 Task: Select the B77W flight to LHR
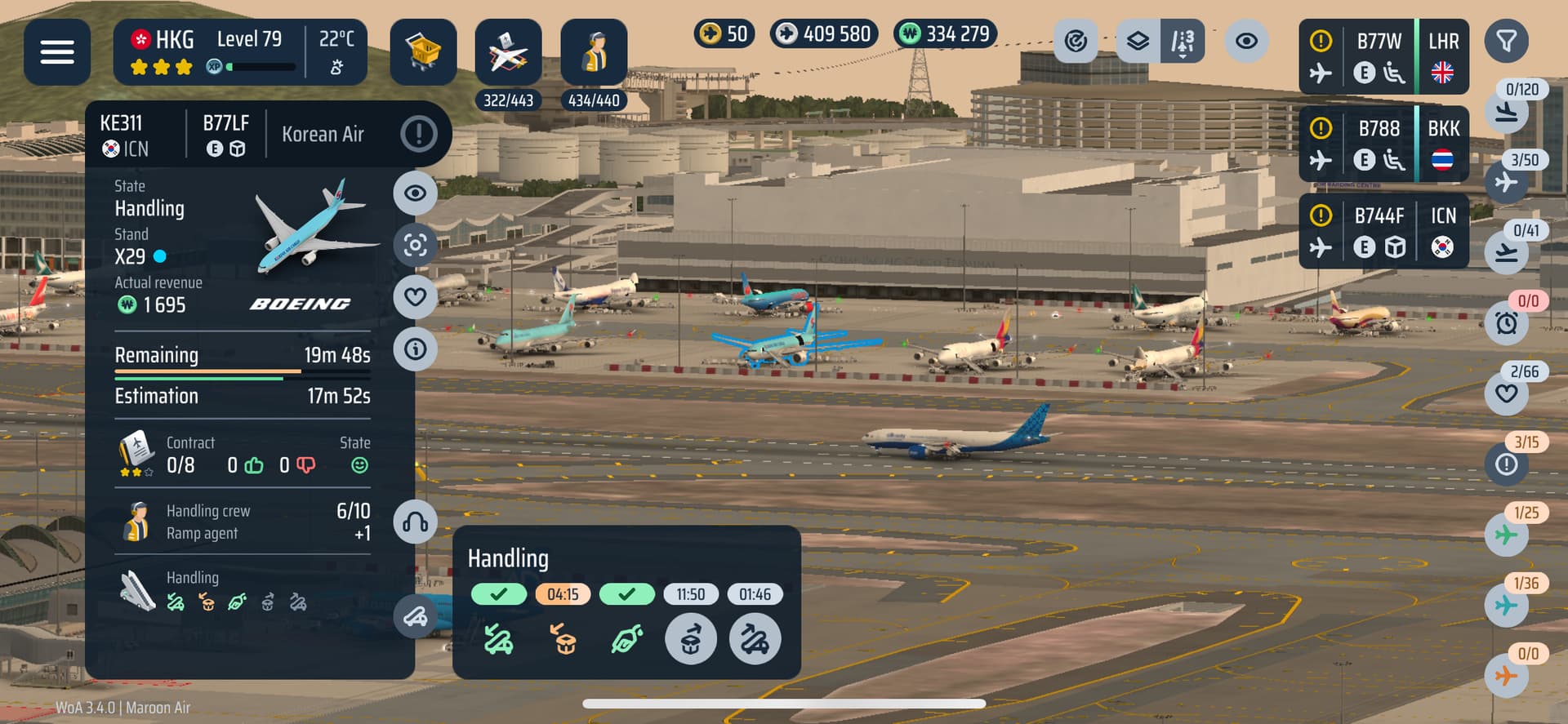1383,56
